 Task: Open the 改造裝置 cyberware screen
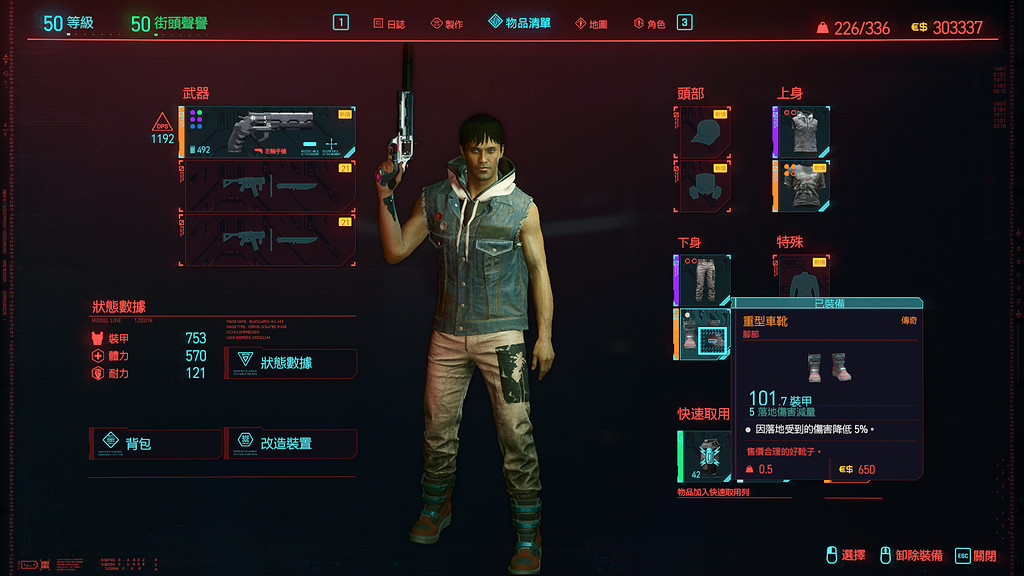[x=291, y=443]
